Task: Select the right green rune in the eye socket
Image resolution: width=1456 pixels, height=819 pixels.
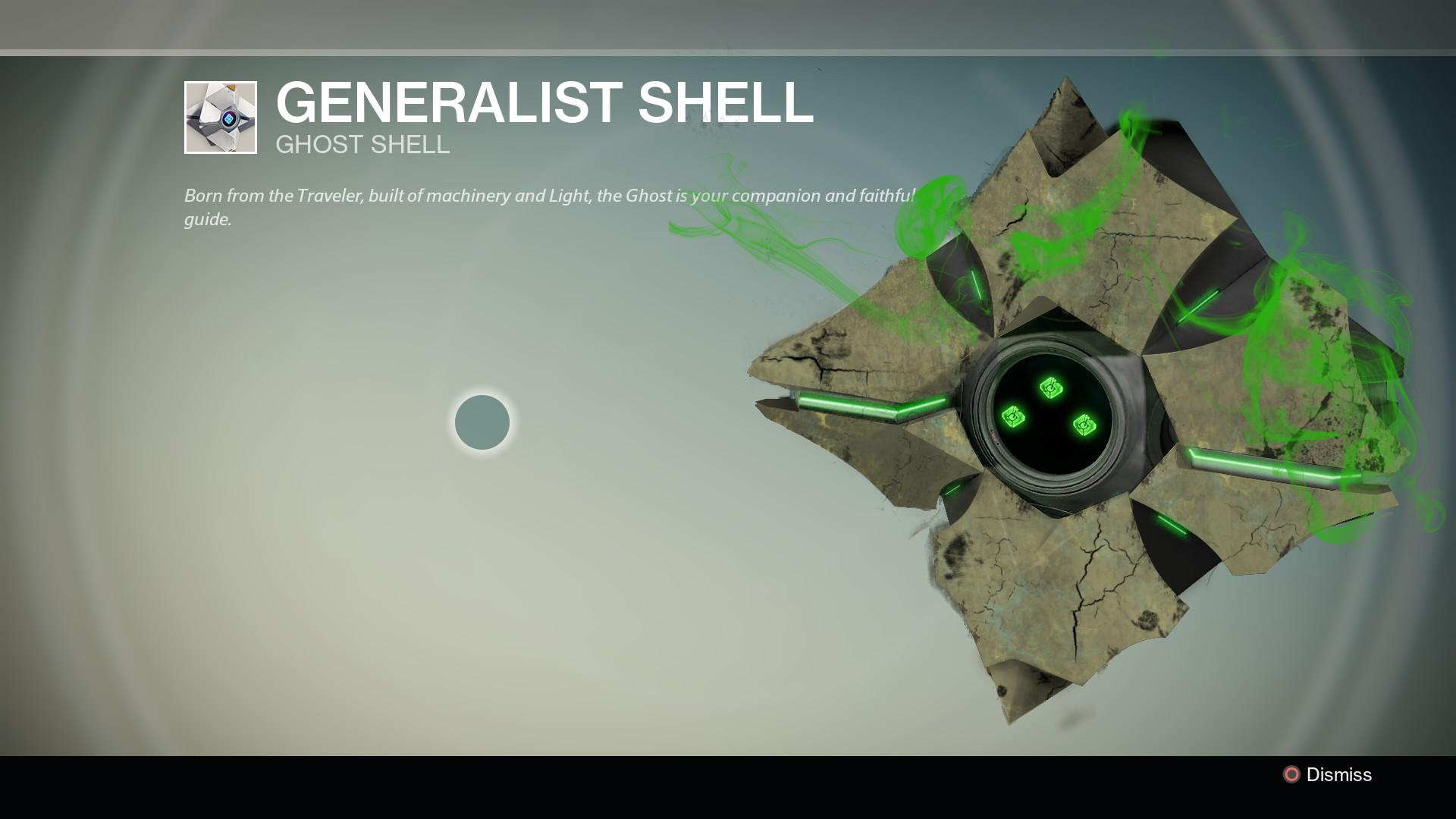Action: tap(1083, 424)
